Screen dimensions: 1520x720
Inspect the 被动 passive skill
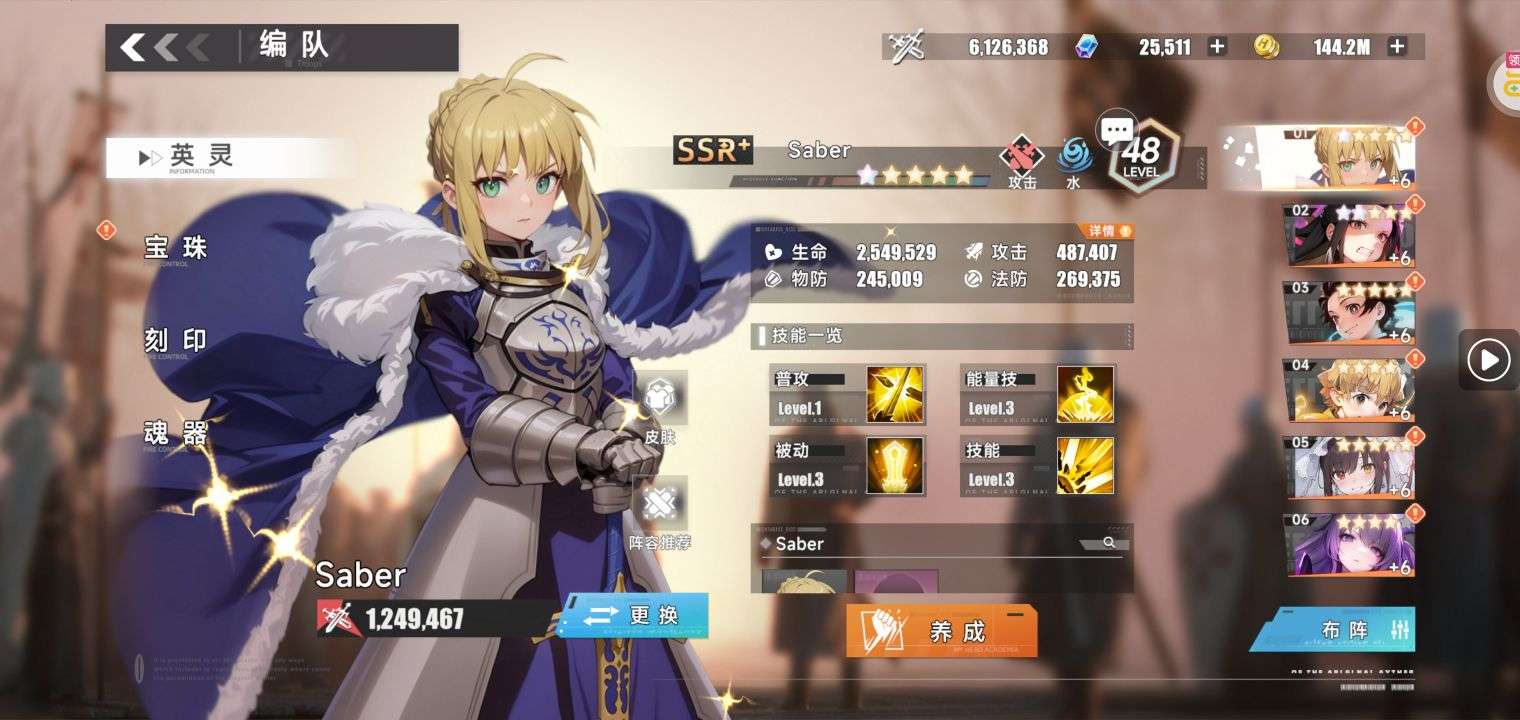894,465
